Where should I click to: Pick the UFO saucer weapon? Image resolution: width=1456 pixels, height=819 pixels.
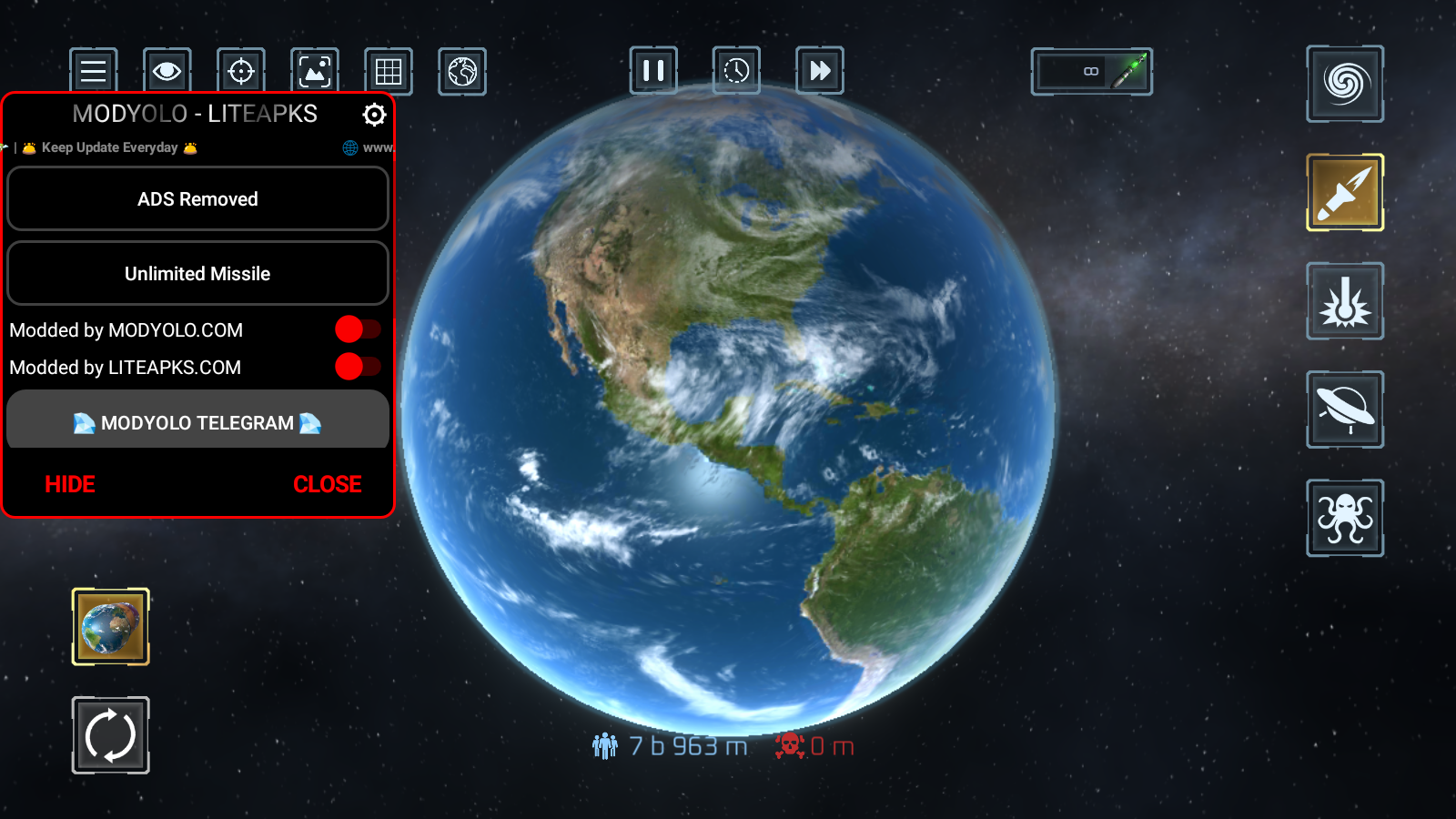point(1345,409)
